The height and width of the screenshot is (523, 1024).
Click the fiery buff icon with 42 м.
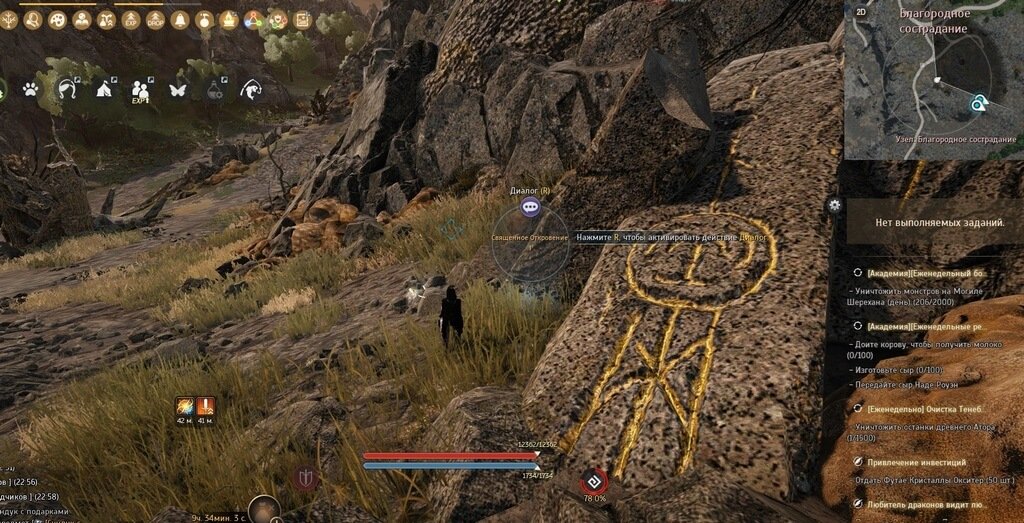(x=185, y=406)
